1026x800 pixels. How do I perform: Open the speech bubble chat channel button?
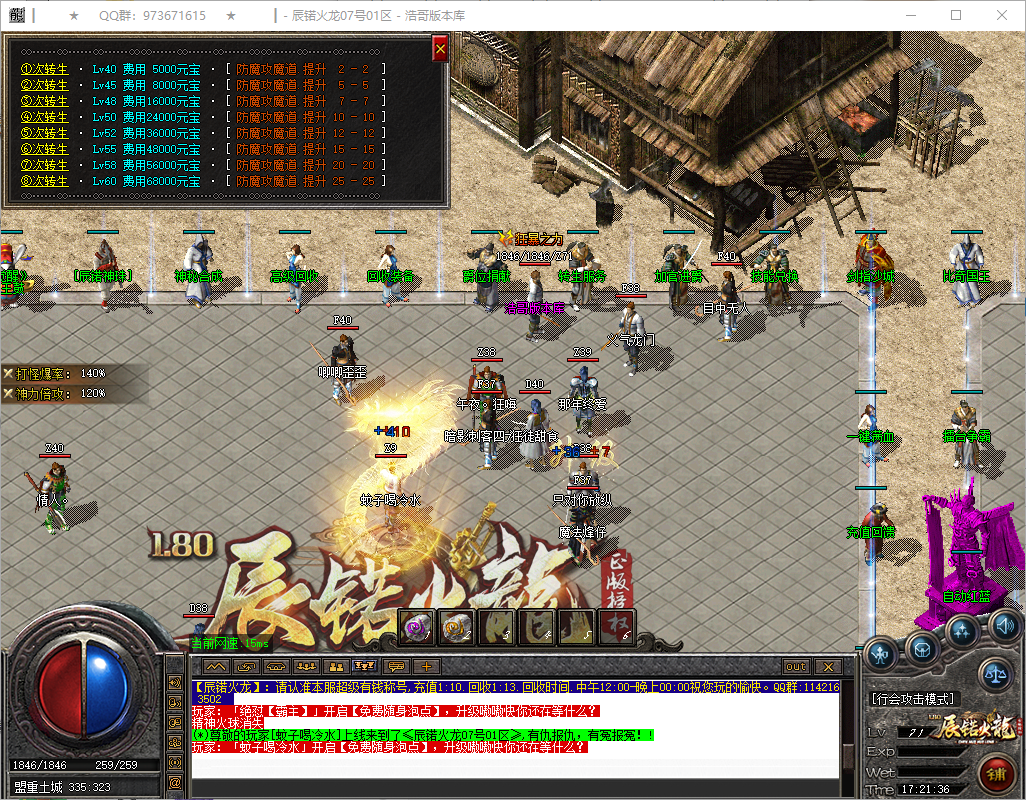coord(397,666)
